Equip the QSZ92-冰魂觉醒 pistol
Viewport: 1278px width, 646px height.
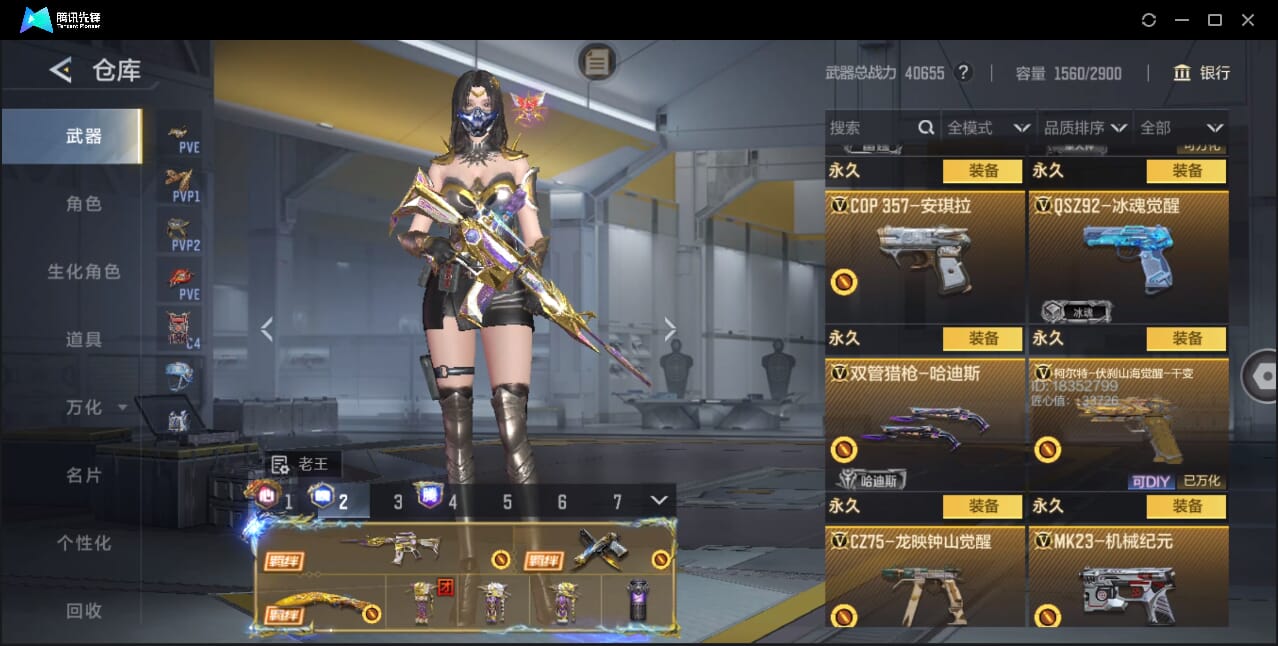pyautogui.click(x=1187, y=171)
